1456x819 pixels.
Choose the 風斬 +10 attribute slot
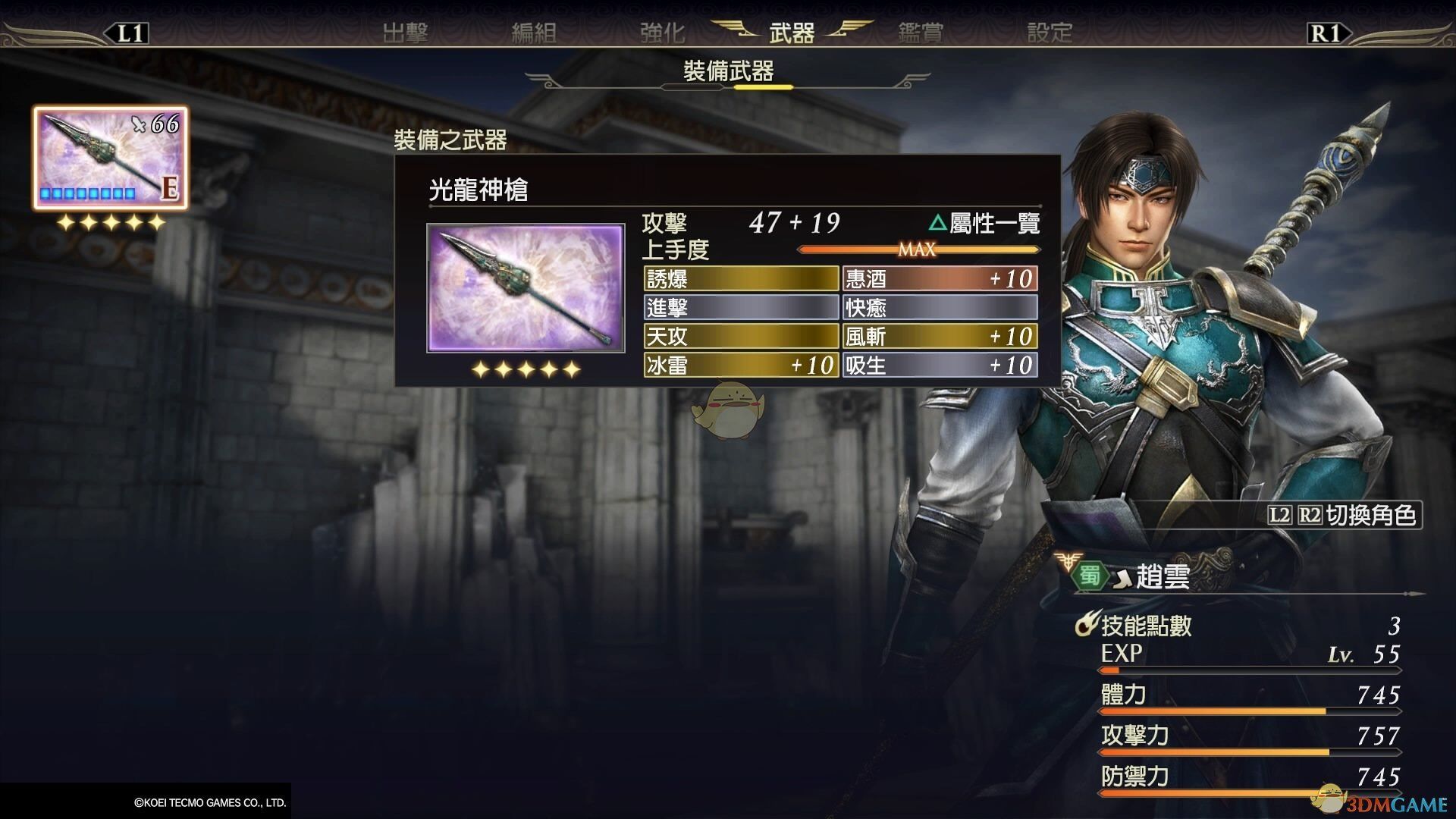point(940,336)
